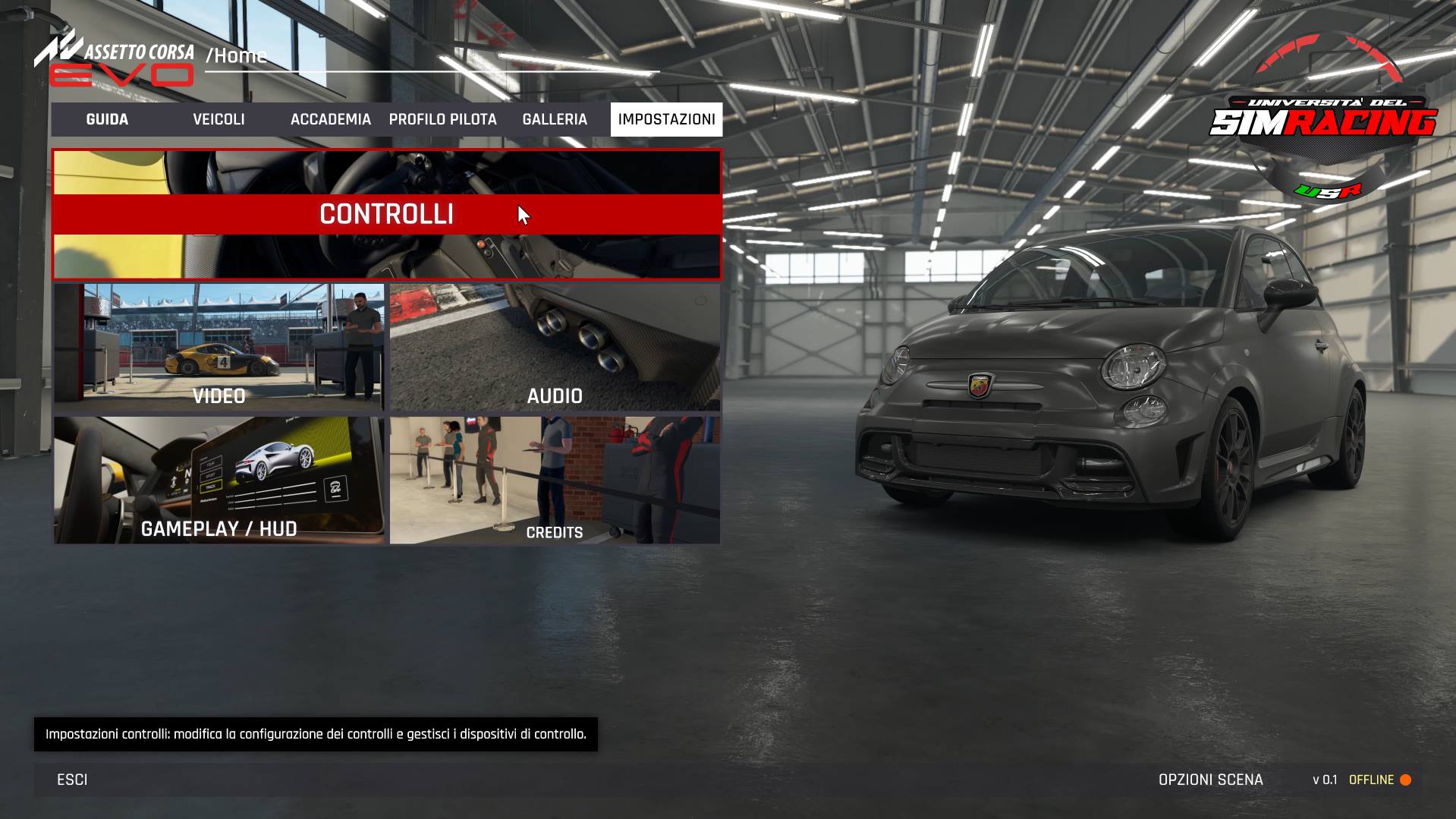Open the CONTROLLI settings panel
This screenshot has width=1456, height=819.
click(386, 215)
